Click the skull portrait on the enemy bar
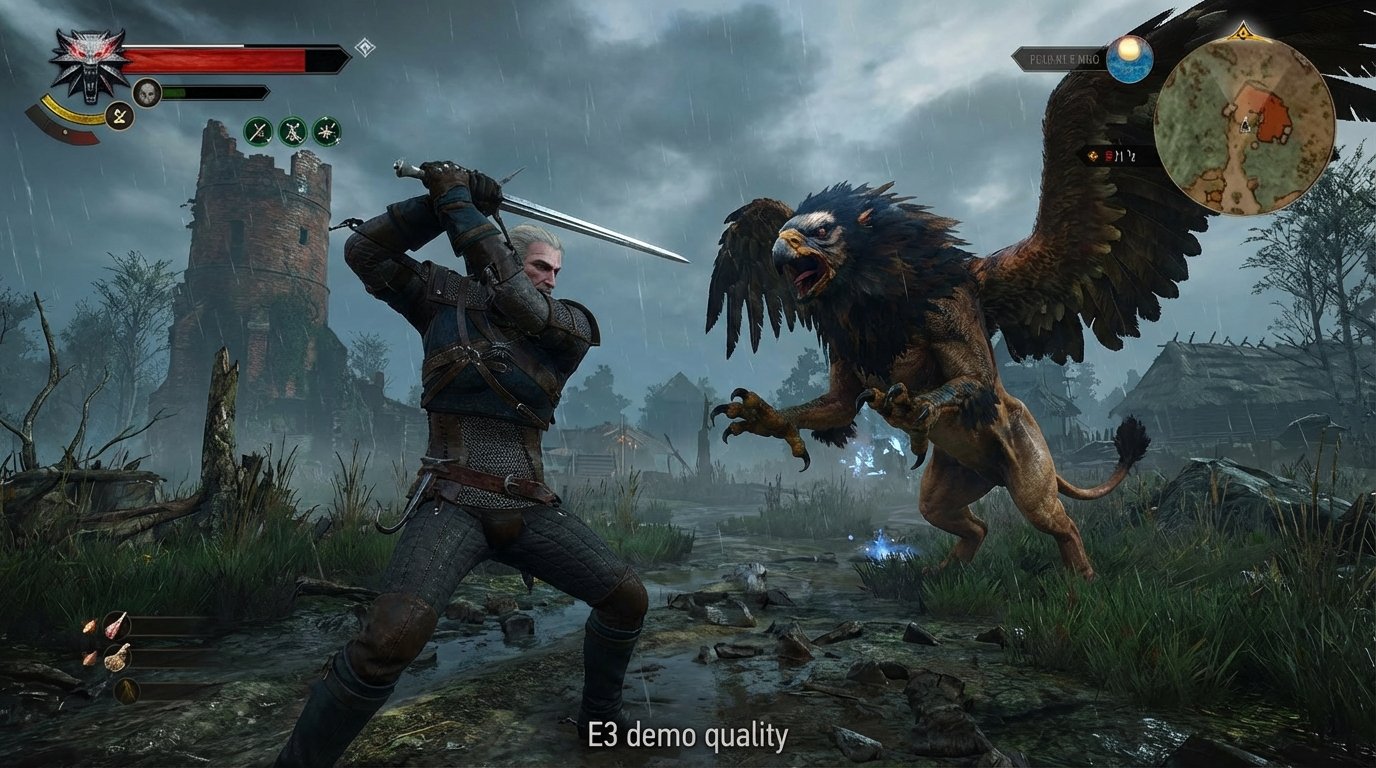 point(147,92)
